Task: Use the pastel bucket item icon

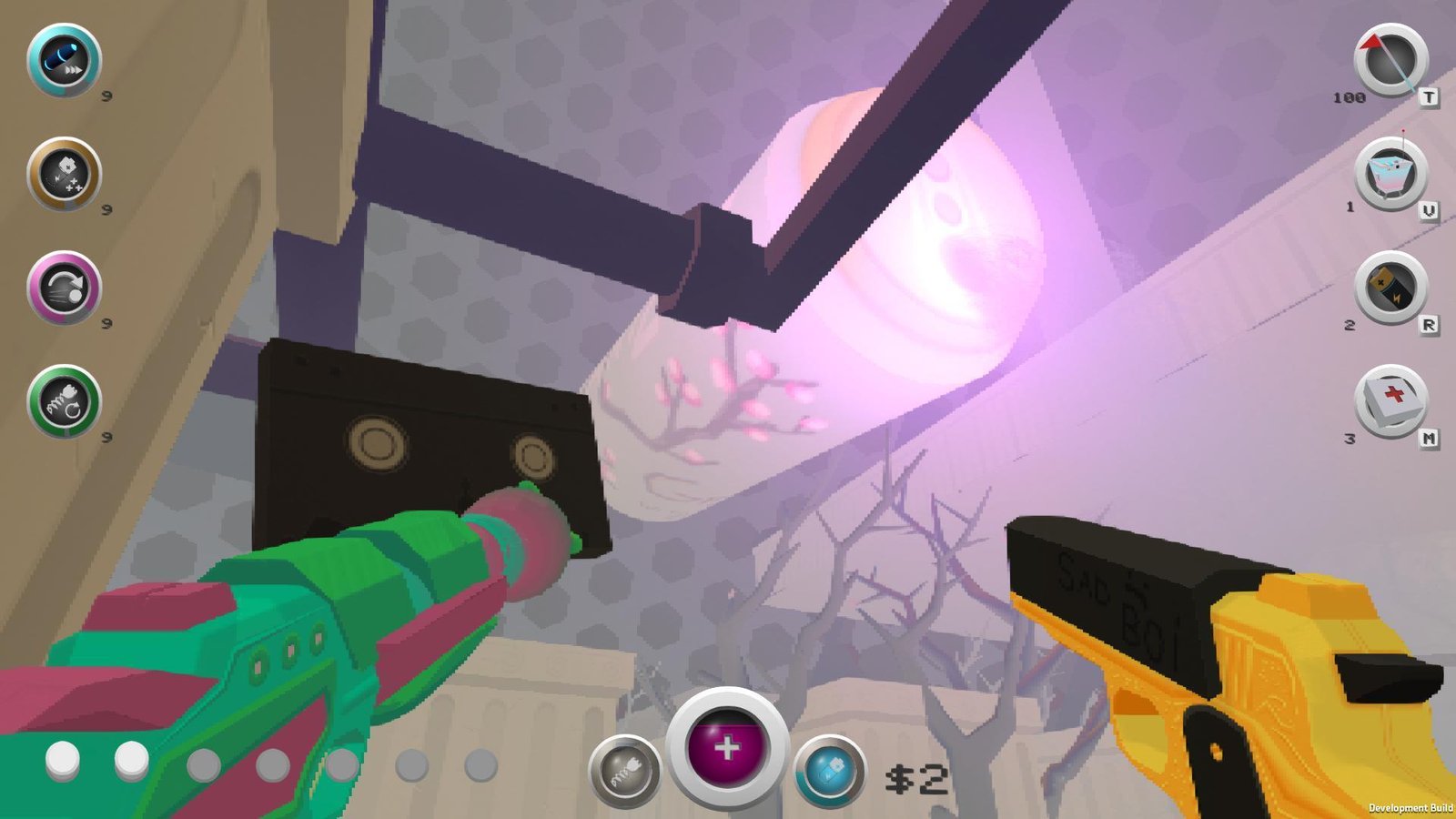Action: tap(1390, 174)
